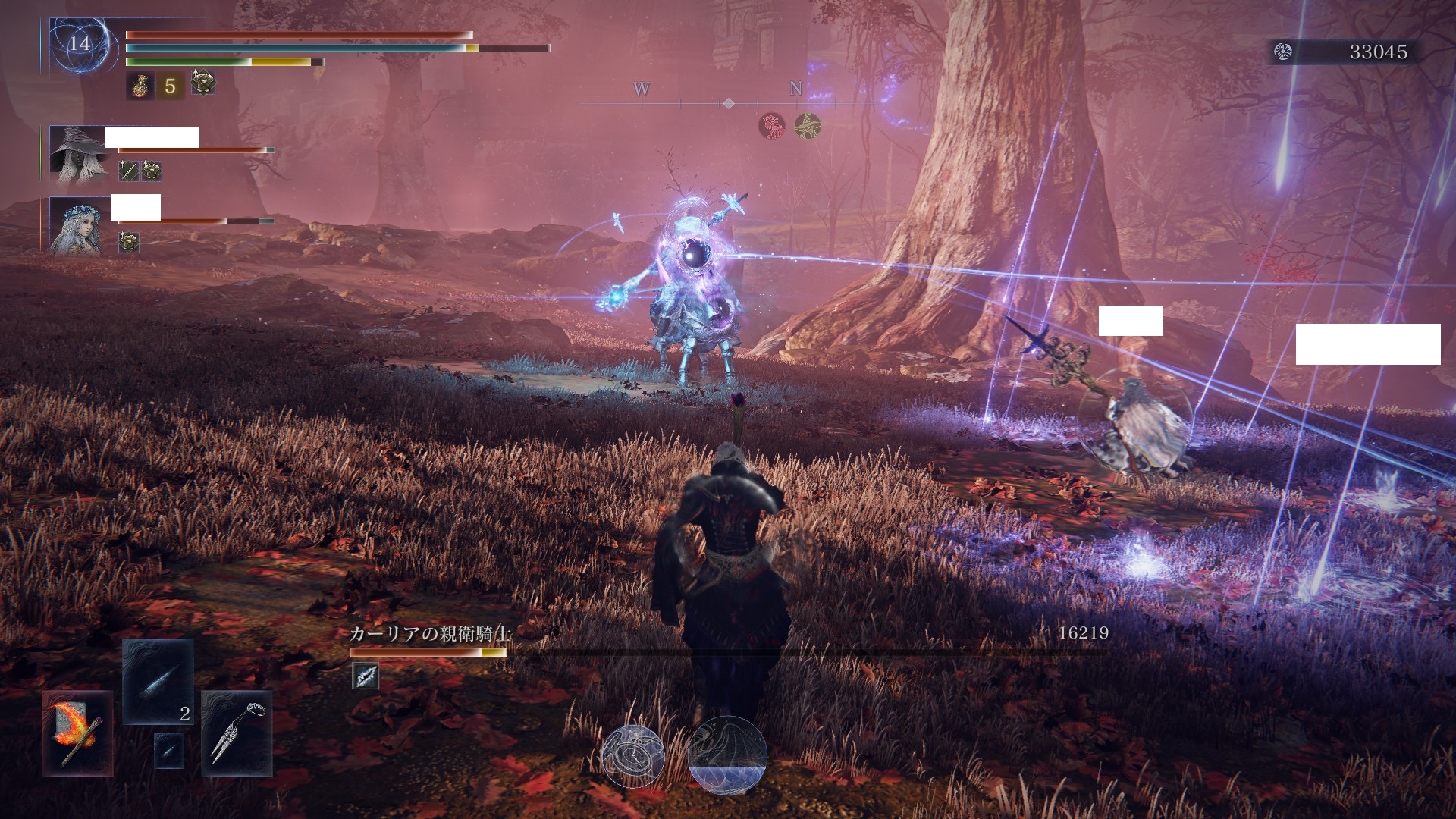This screenshot has height=819, width=1456.
Task: Select the flower-crown teammate portrait
Action: (78, 225)
